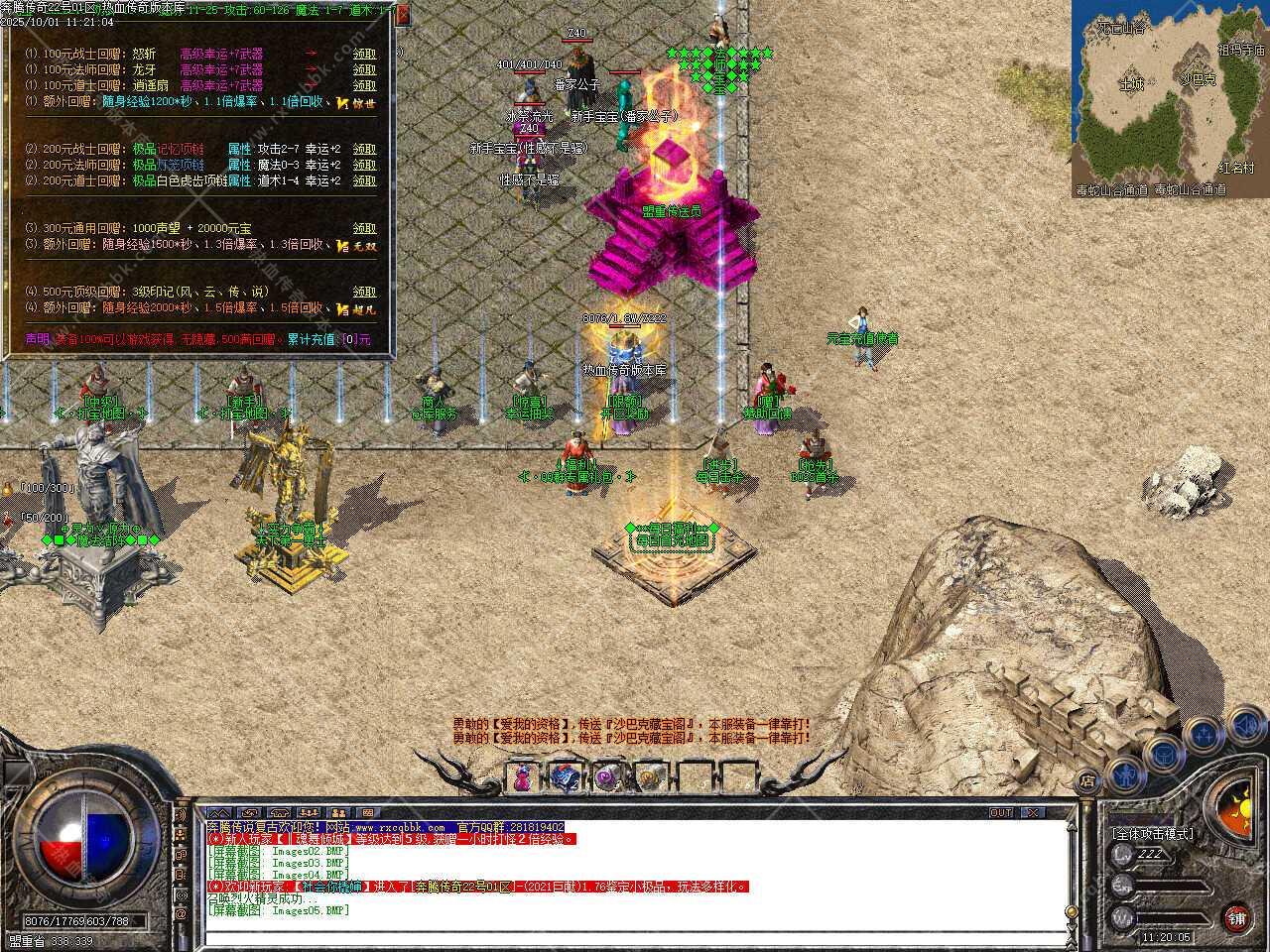Viewport: 1270px width, 952px height.
Task: Claim the 200元 taoist 白色虎齿项链 reward
Action: (x=364, y=180)
